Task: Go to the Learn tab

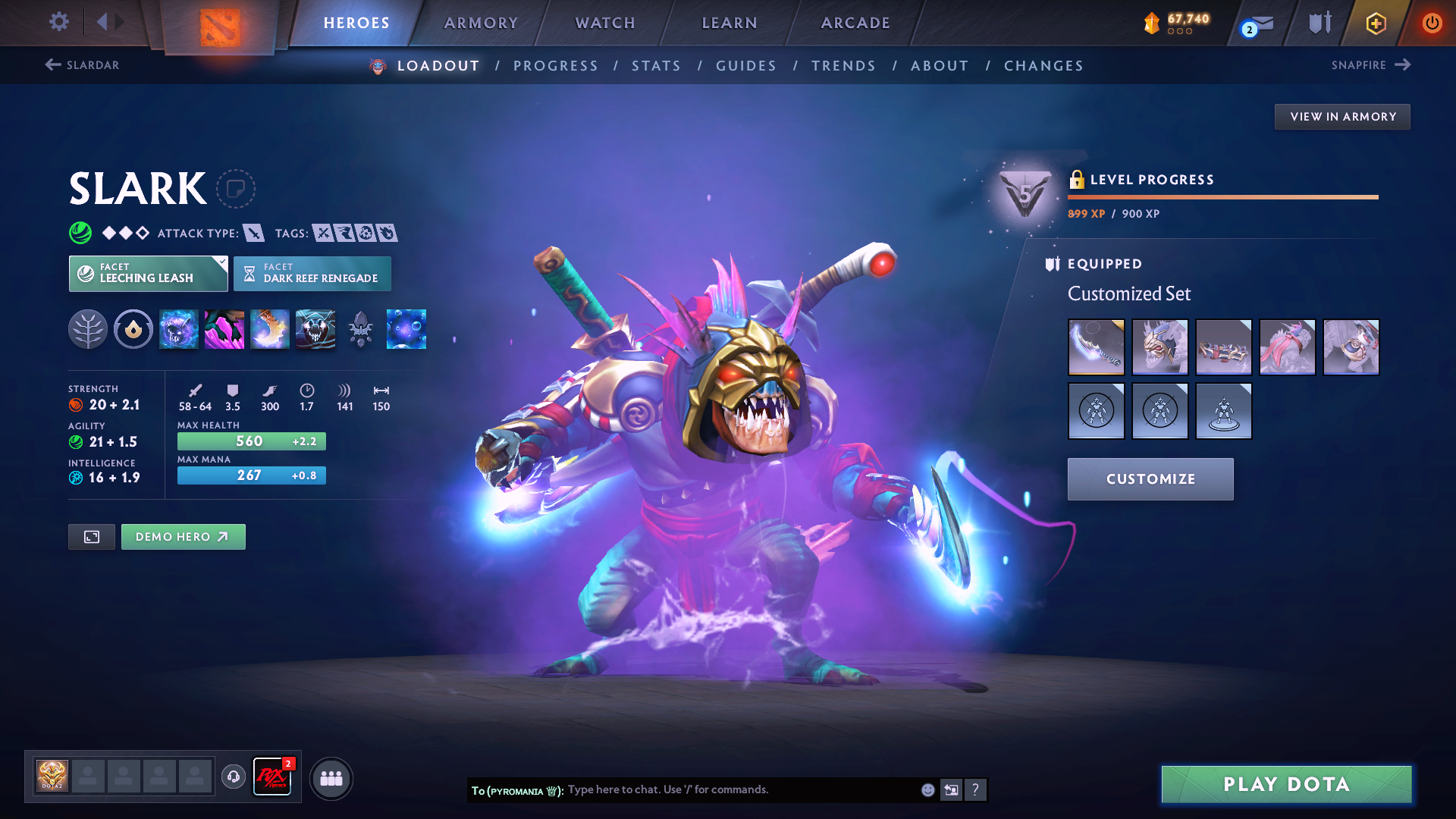Action: 730,23
